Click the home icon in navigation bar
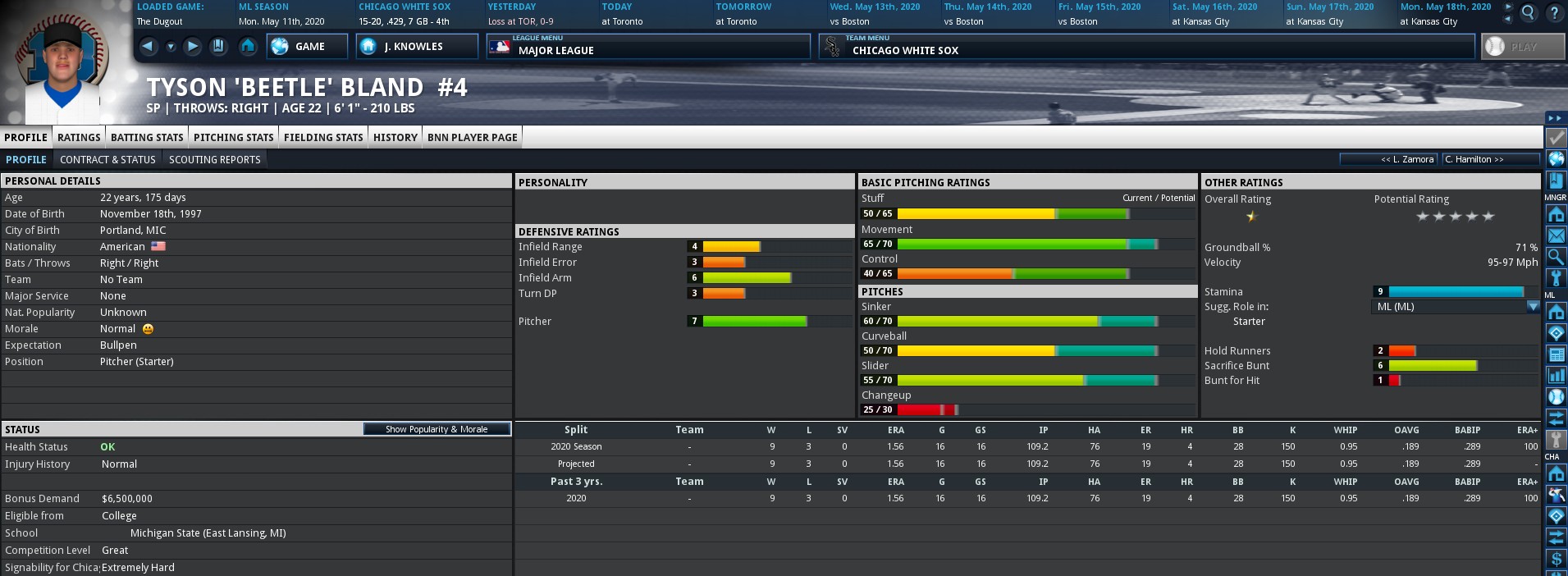The image size is (1568, 576). (x=248, y=47)
